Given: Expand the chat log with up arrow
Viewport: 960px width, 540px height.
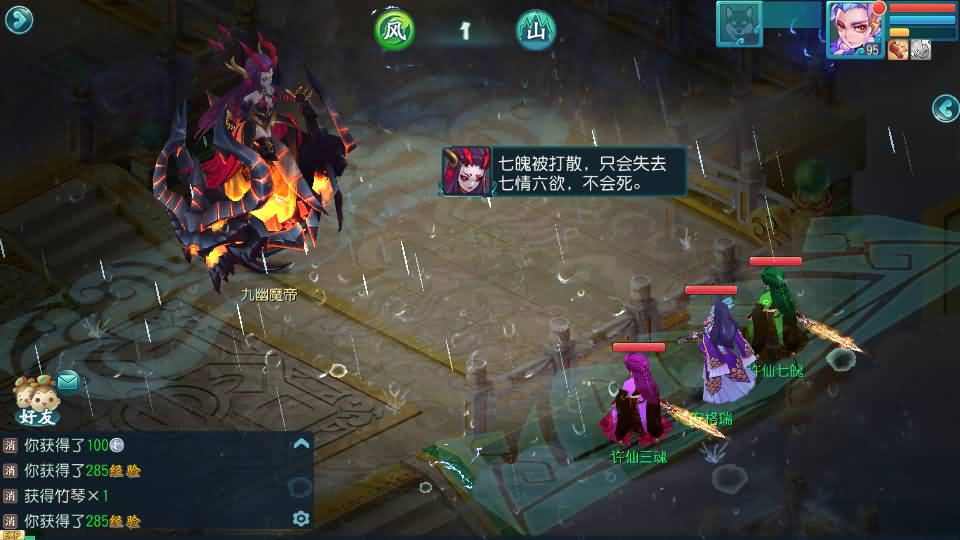Looking at the screenshot, I should 300,444.
